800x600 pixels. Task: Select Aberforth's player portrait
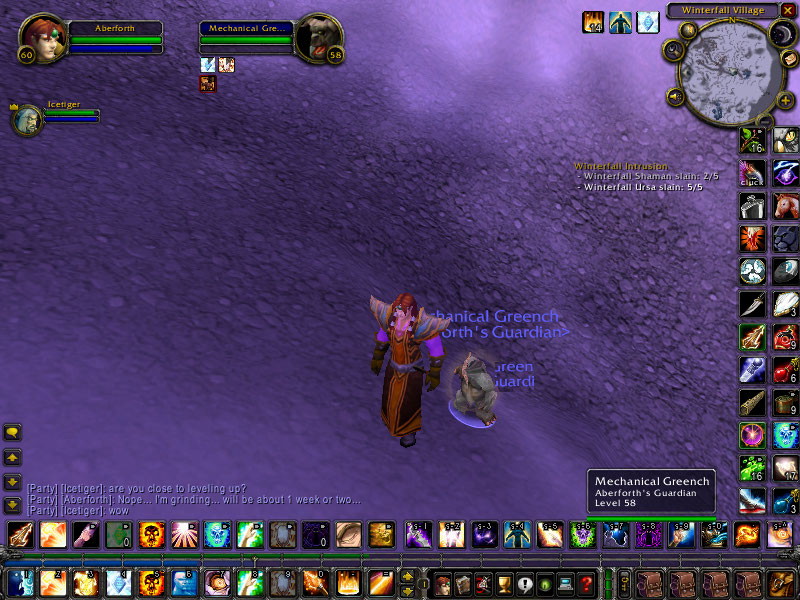point(40,37)
